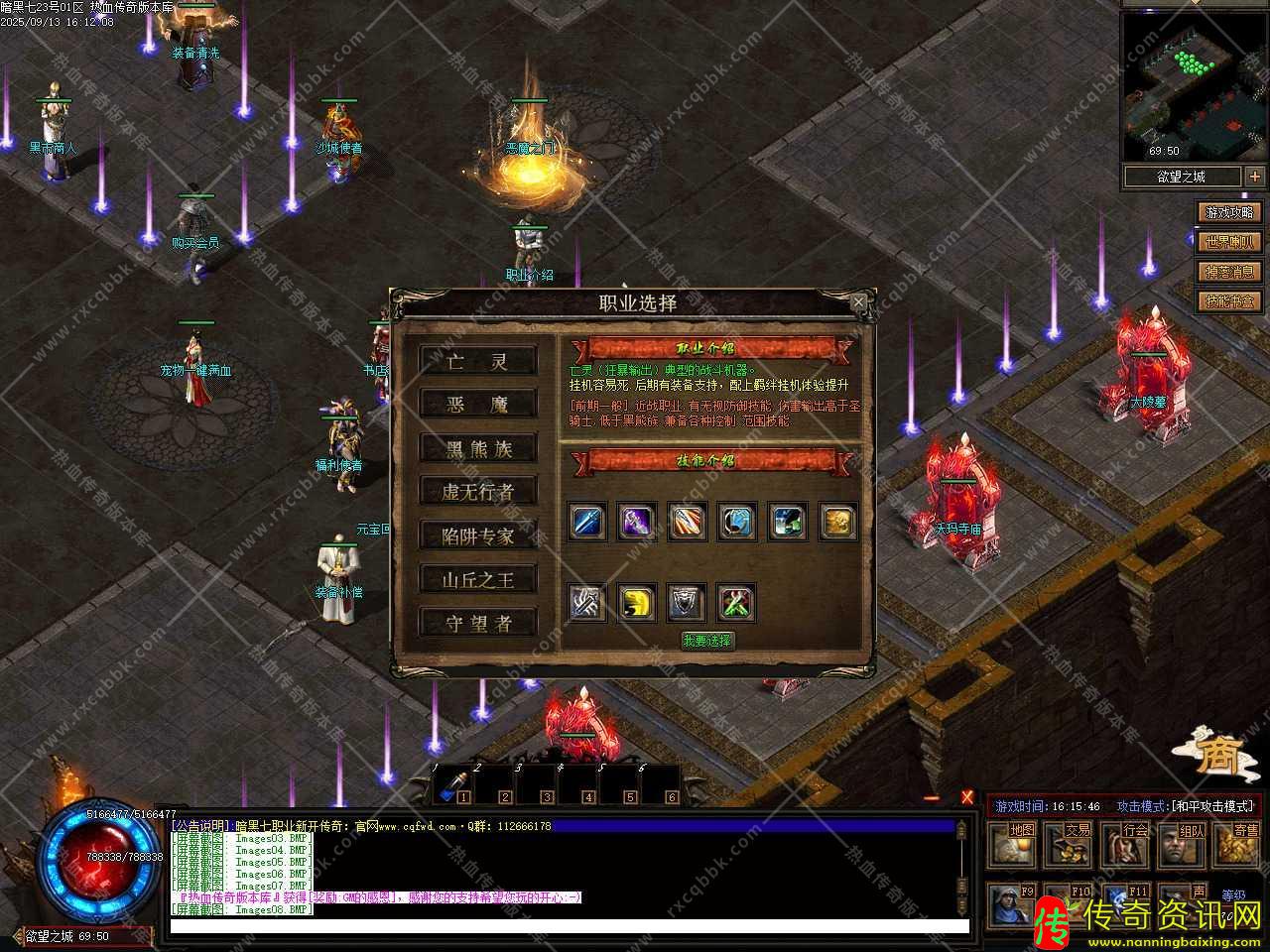Open the 技能书盒 skill book box
1270x952 pixels.
(1229, 301)
